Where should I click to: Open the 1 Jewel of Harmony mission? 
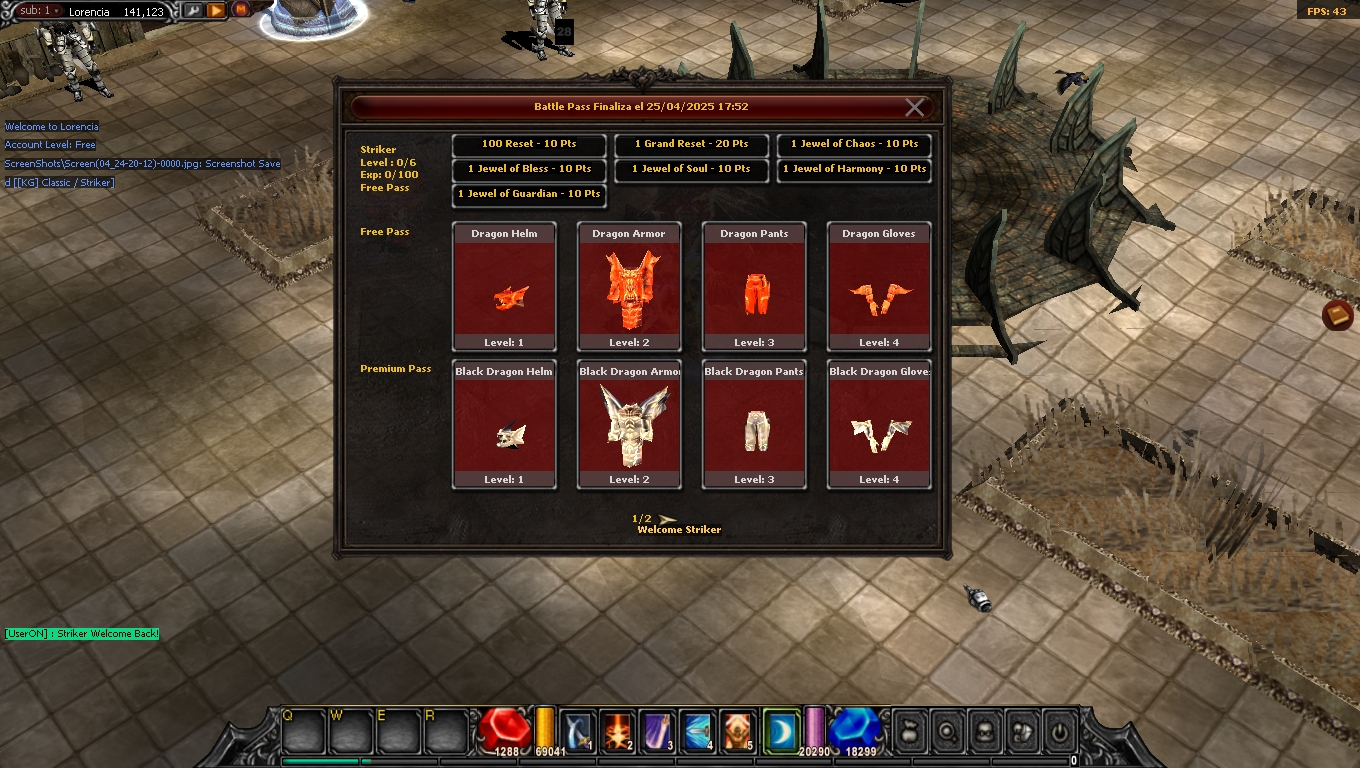pos(854,169)
